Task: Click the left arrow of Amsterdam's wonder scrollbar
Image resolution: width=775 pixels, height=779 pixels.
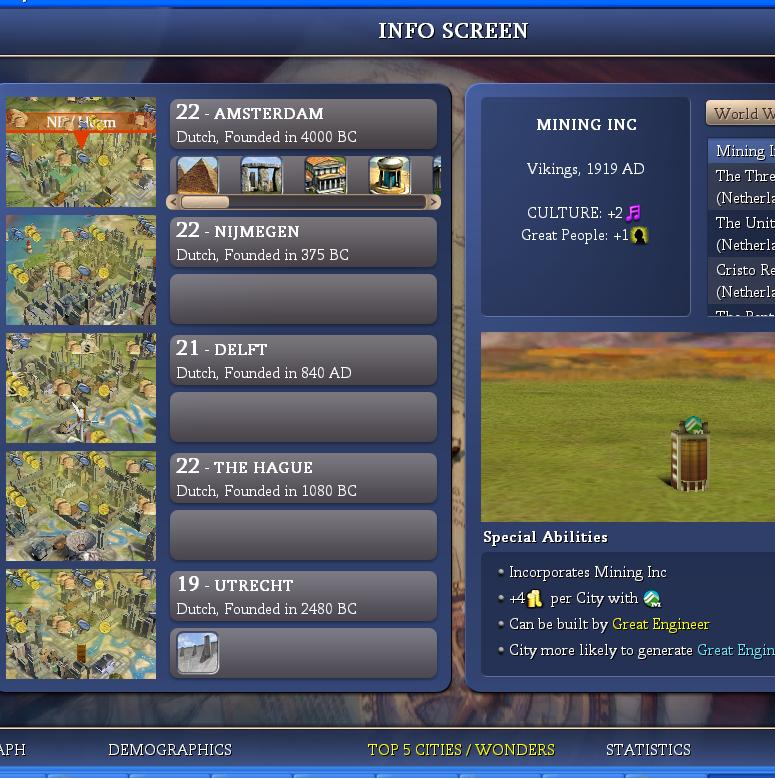Action: coord(173,202)
